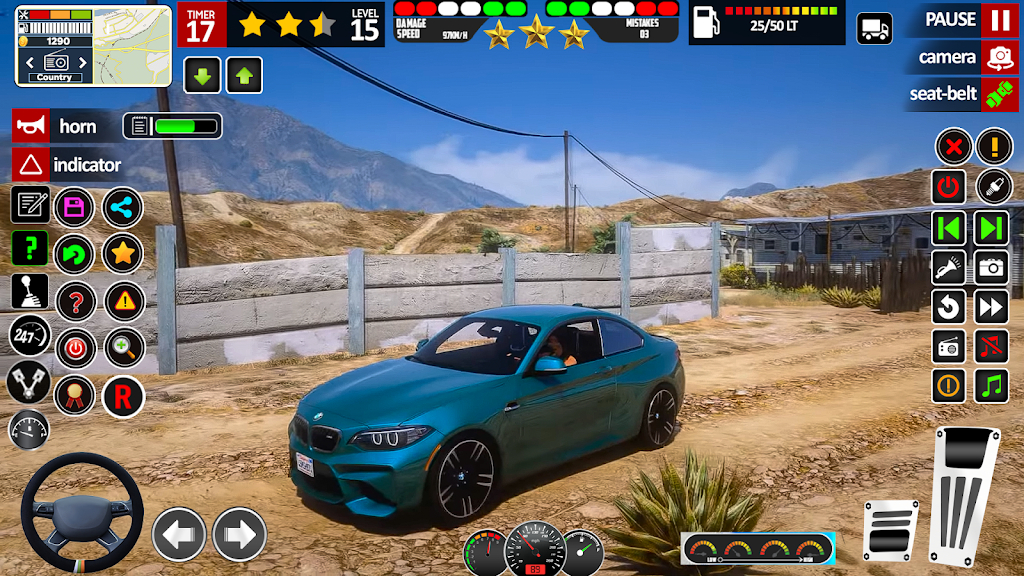Viewport: 1024px width, 576px height.
Task: Mute music with the crossed note icon
Action: (992, 346)
